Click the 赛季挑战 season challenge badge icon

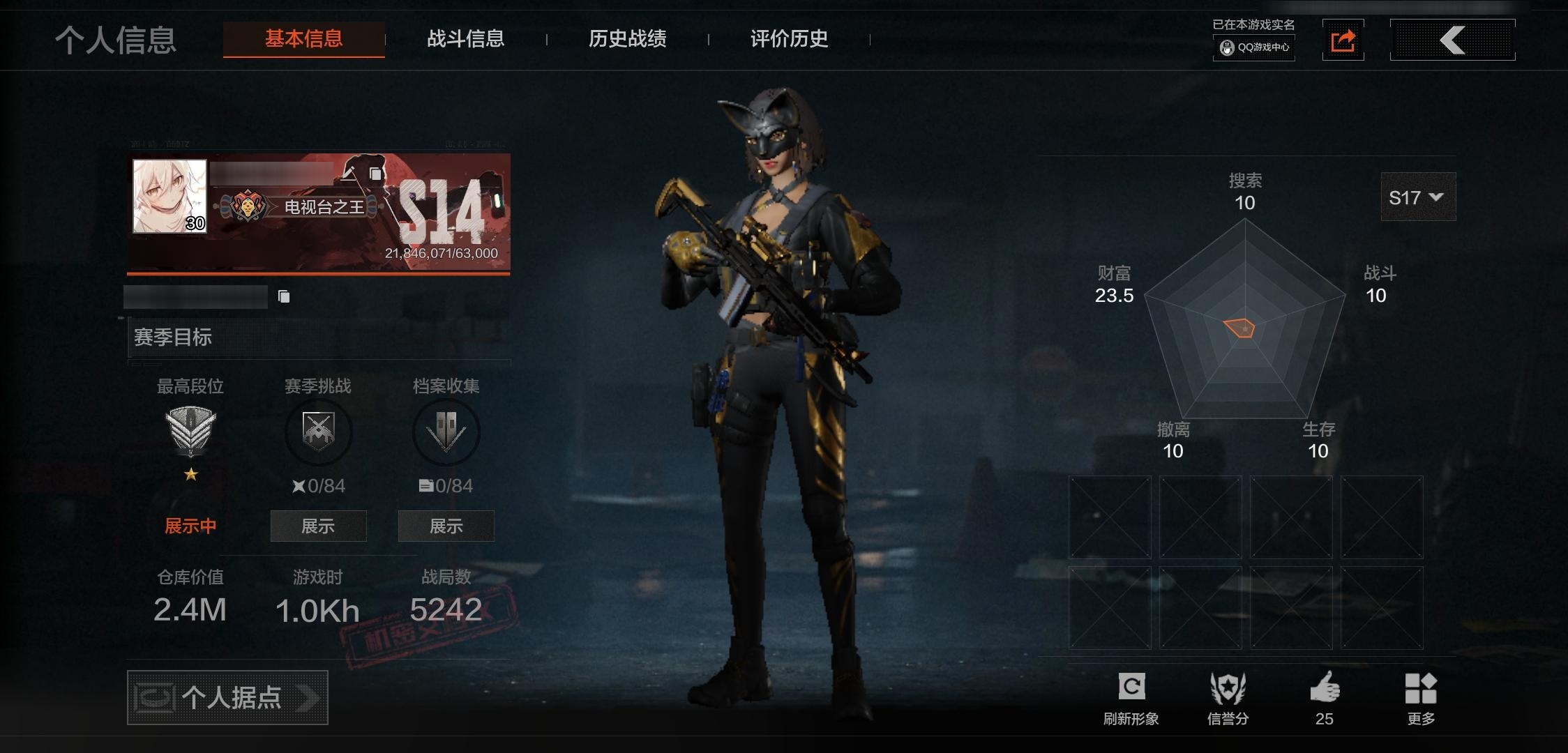(318, 432)
